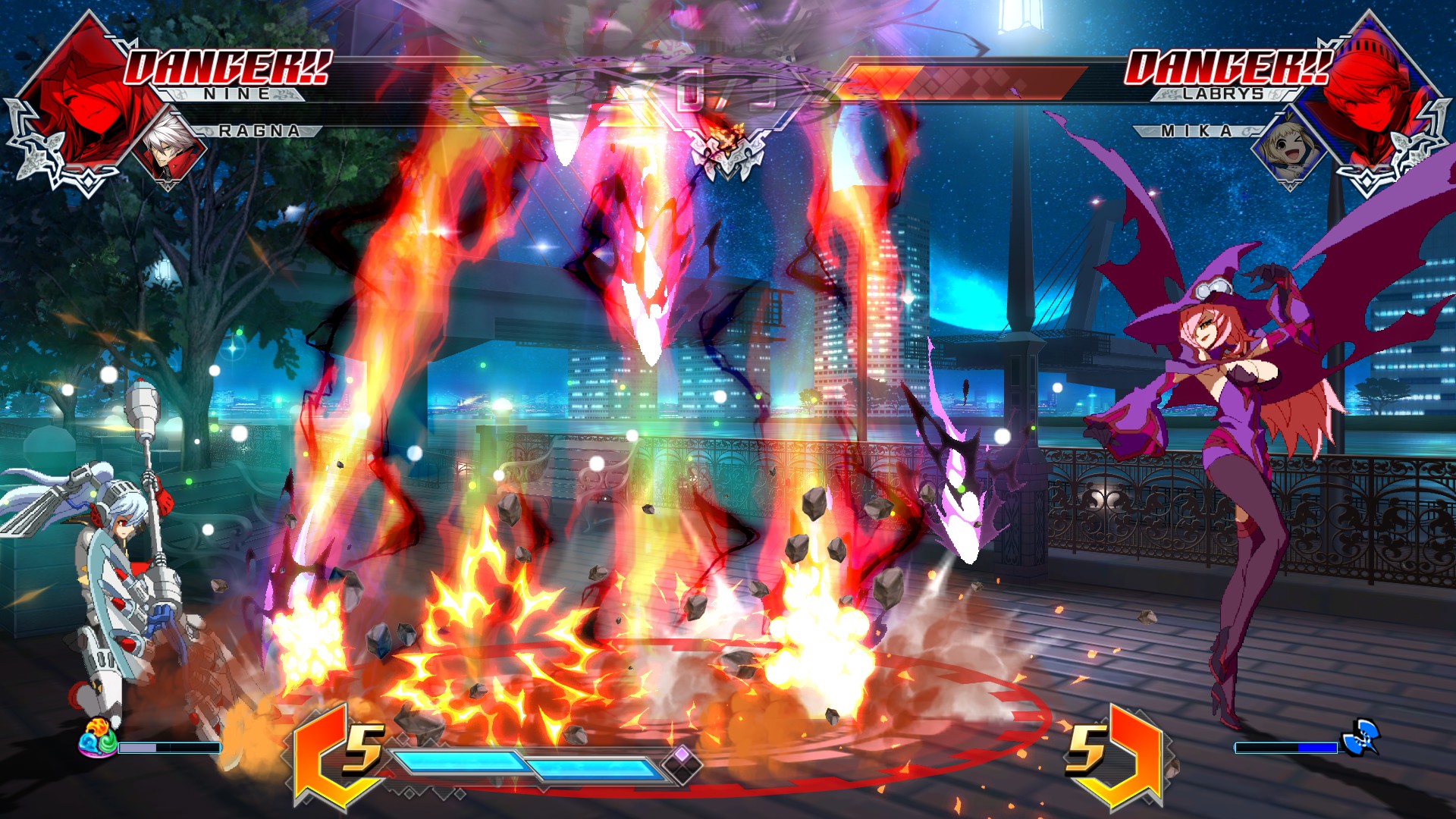Expand the LABRYS nameplate on the right
Image resolution: width=1456 pixels, height=819 pixels.
click(x=1224, y=93)
